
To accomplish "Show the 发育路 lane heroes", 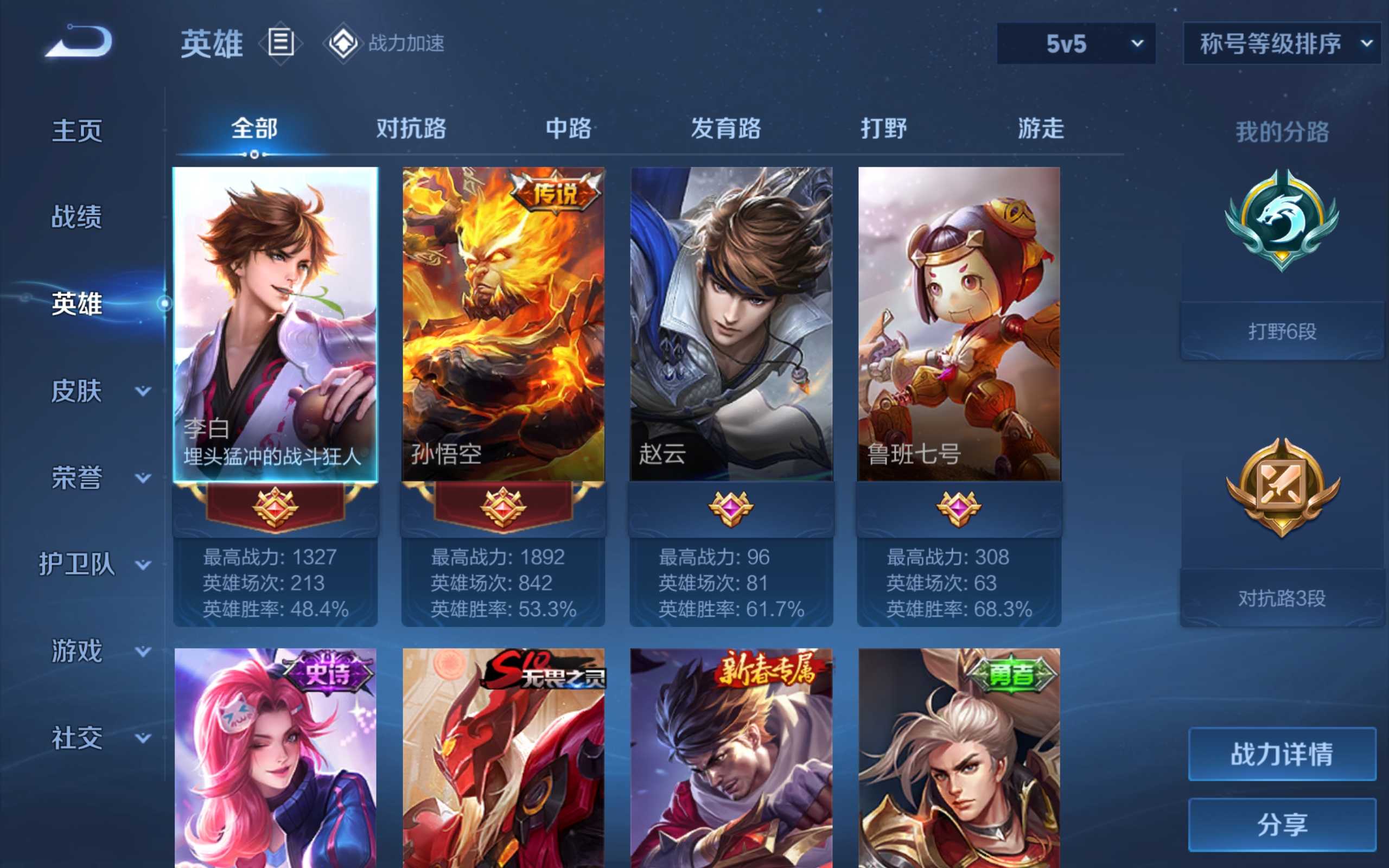I will click(x=725, y=129).
